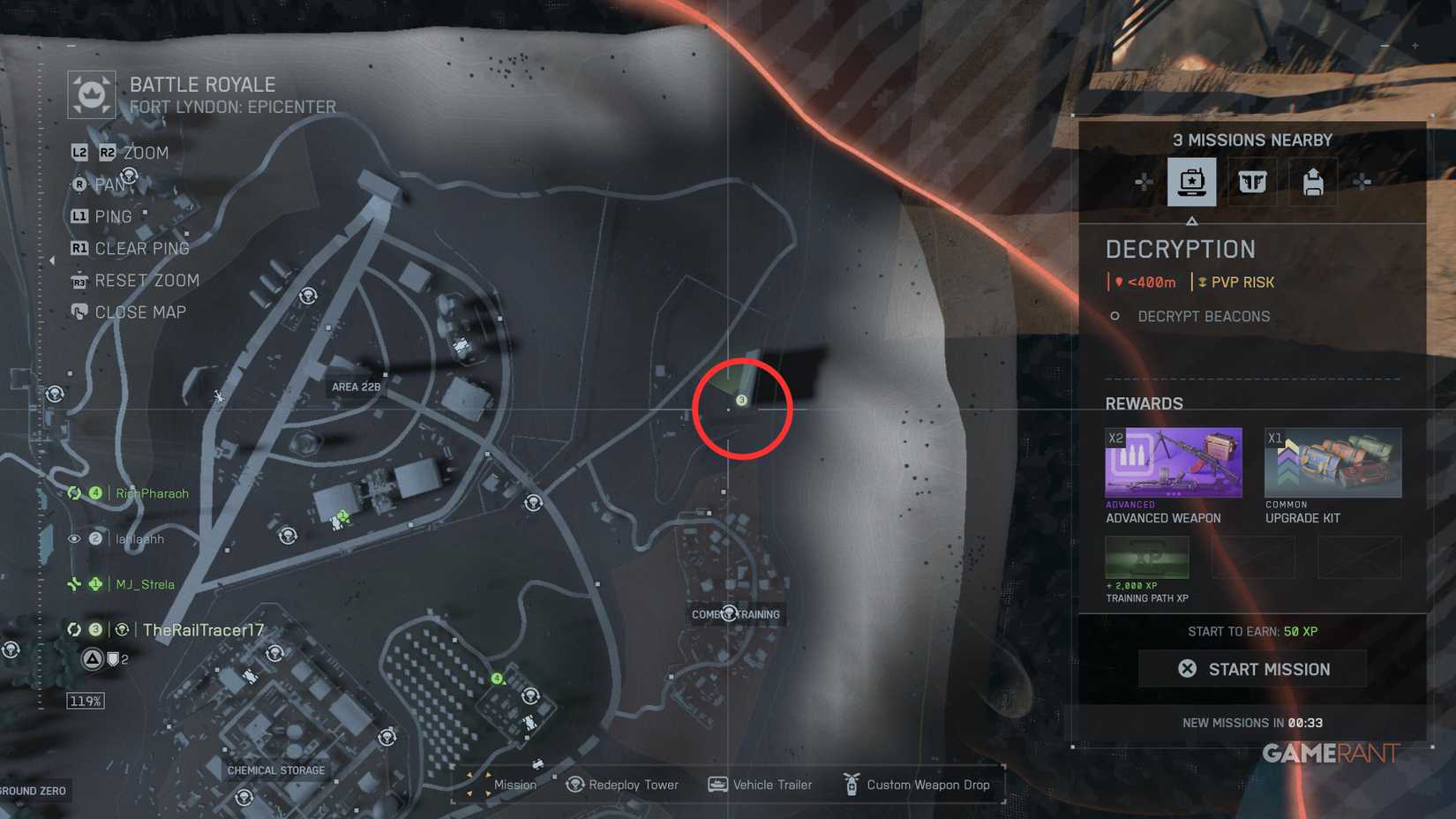Screen dimensions: 1456x819
Task: Select the Area 22B map label
Action: point(356,386)
